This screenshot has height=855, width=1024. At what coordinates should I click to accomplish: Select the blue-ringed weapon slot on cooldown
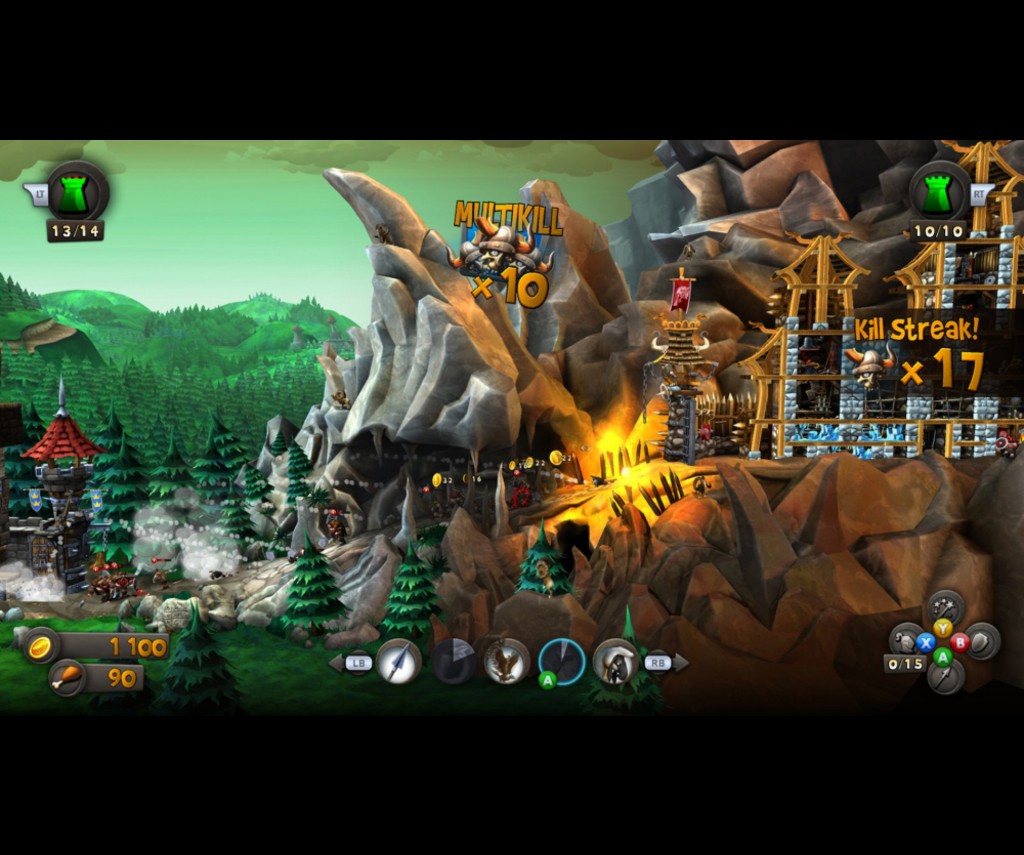562,661
